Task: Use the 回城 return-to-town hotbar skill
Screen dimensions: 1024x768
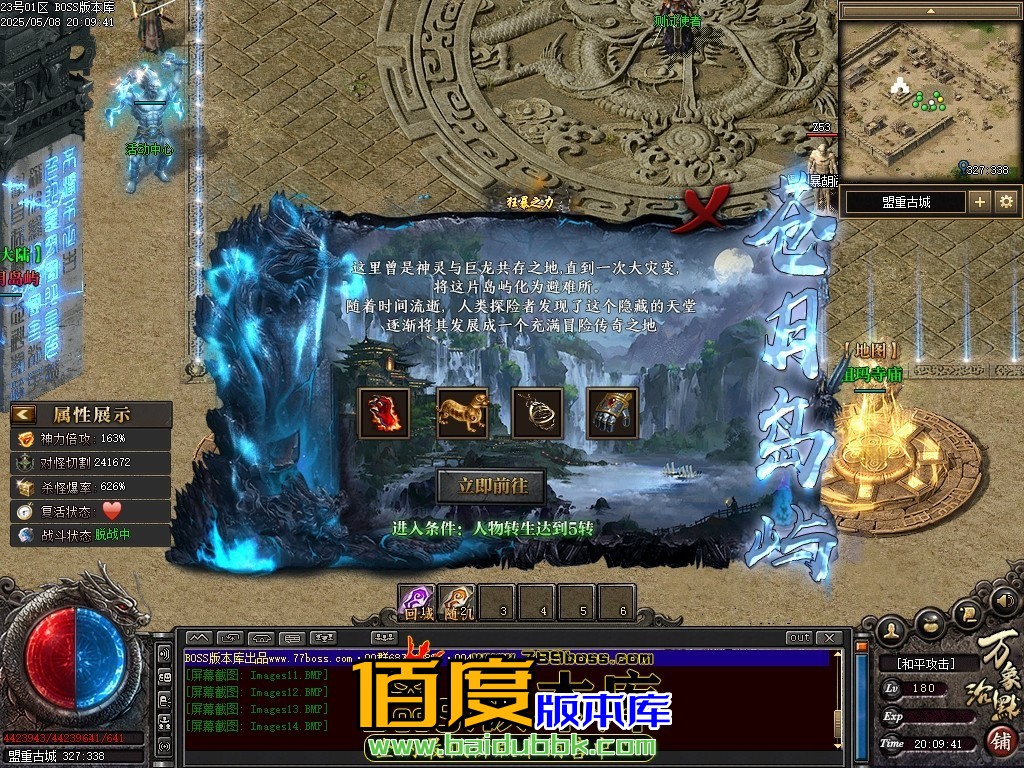Action: tap(417, 602)
